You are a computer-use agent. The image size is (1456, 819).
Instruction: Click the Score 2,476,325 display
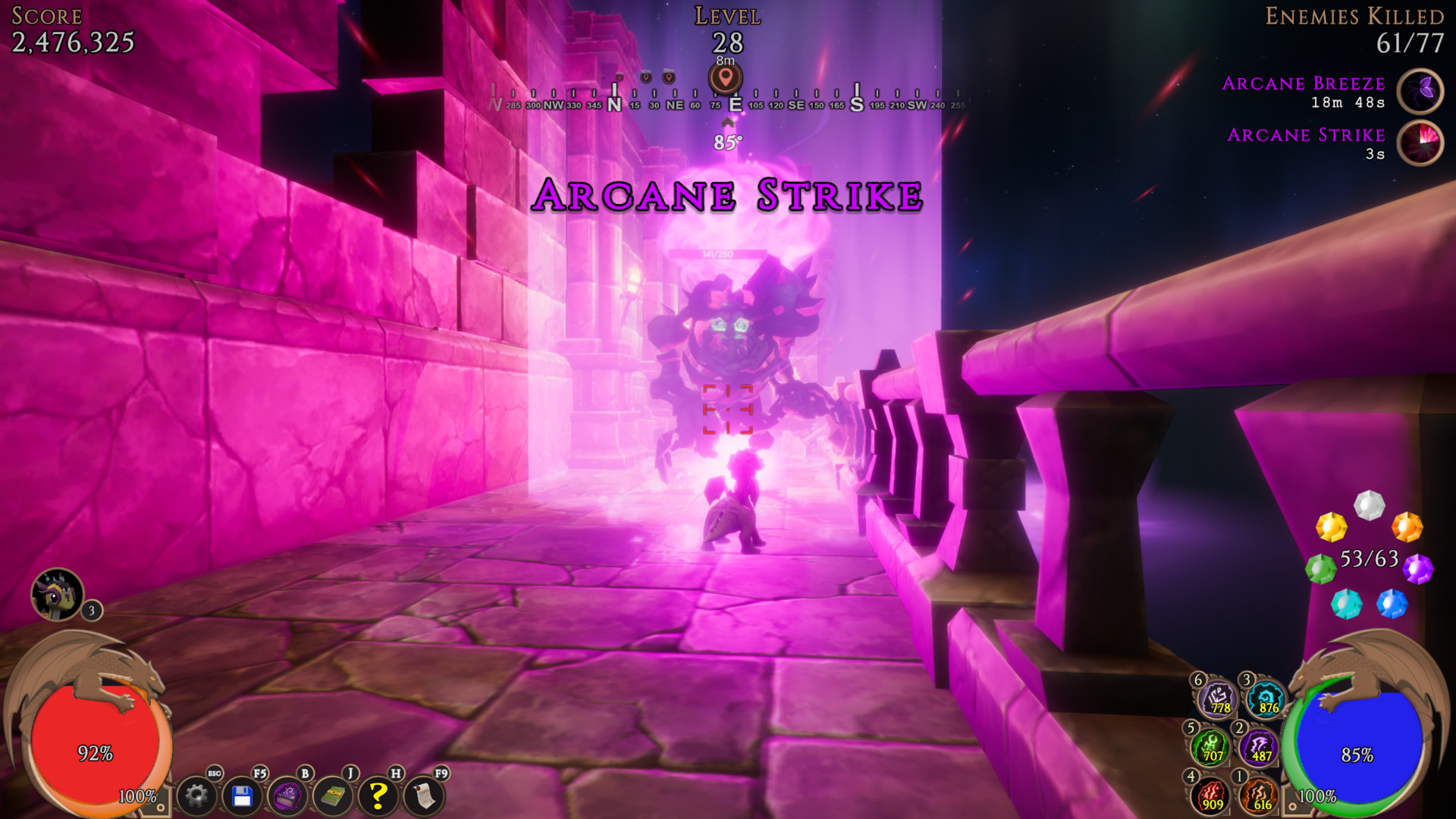[x=72, y=43]
